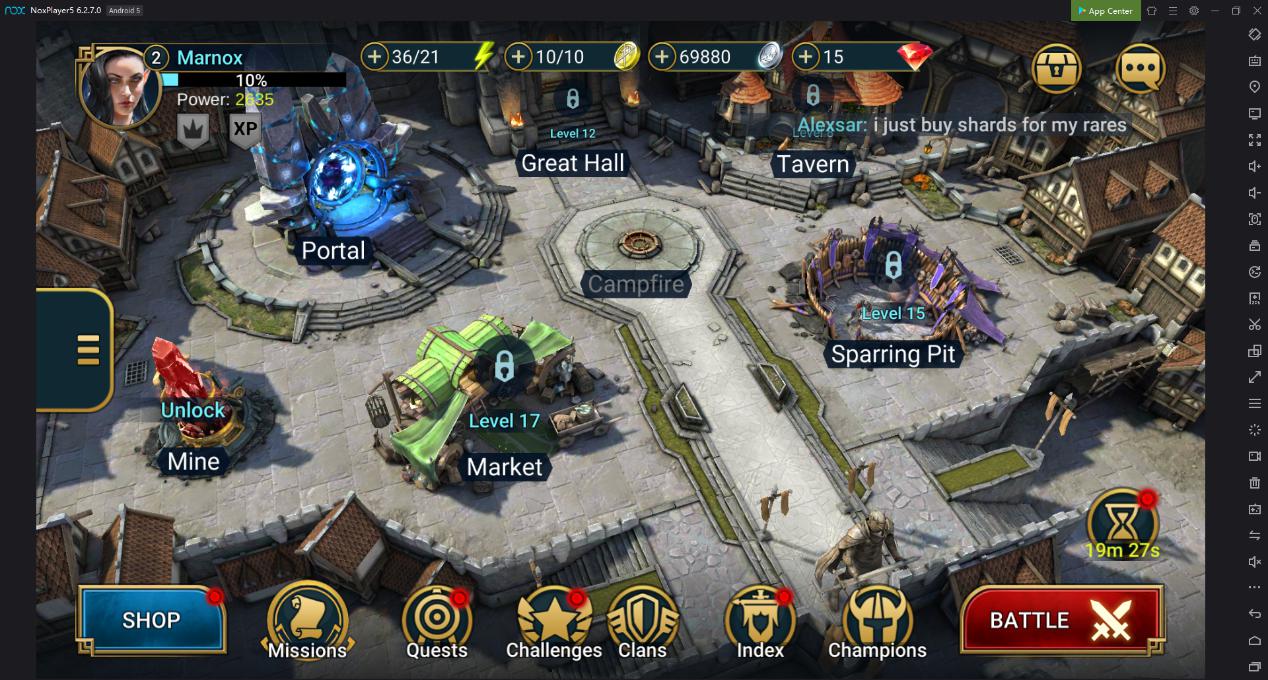
Task: Unlock the Mine
Action: pyautogui.click(x=193, y=410)
